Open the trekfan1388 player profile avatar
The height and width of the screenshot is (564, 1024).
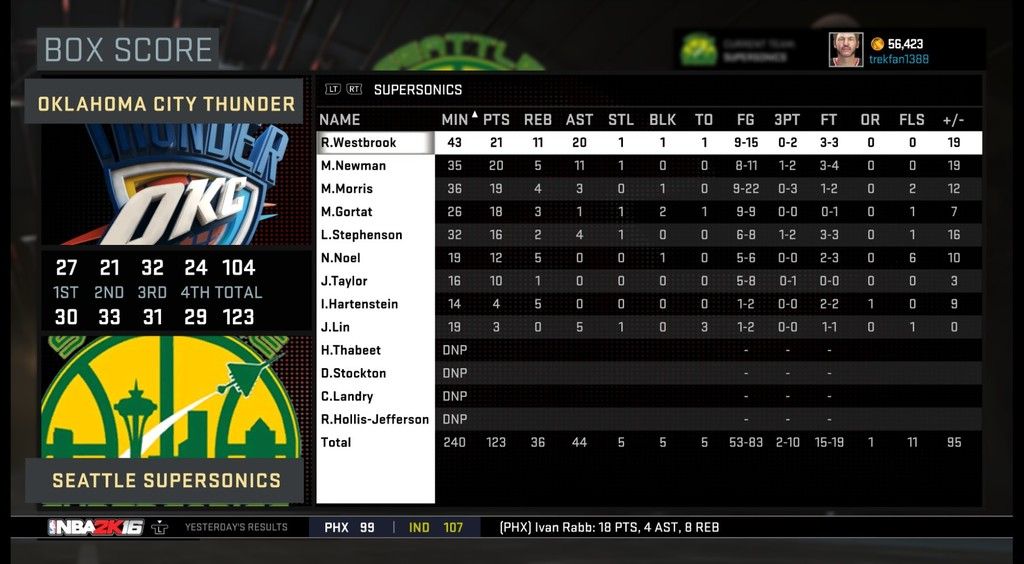pyautogui.click(x=845, y=49)
